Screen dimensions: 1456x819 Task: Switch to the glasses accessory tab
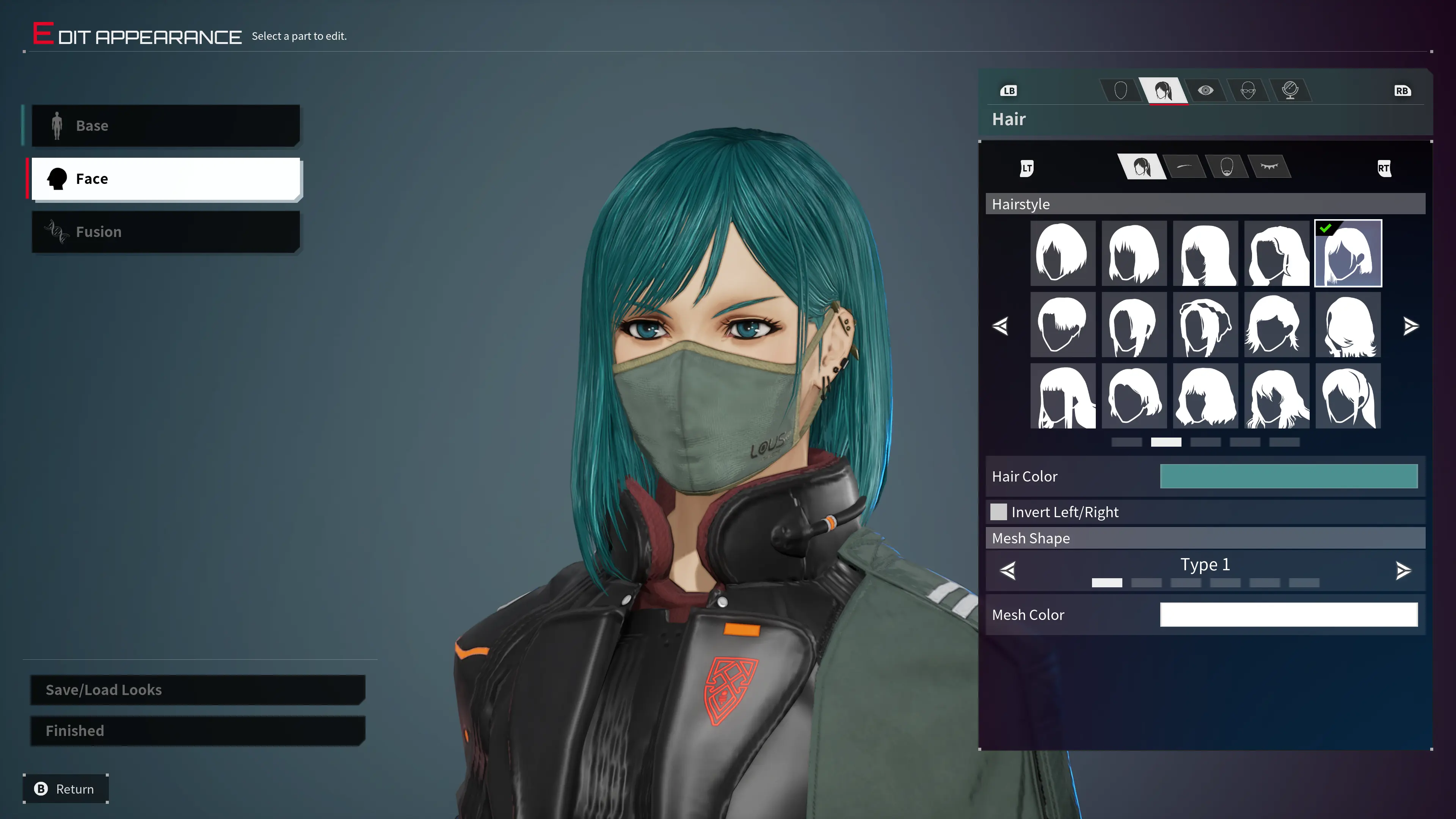[1248, 91]
